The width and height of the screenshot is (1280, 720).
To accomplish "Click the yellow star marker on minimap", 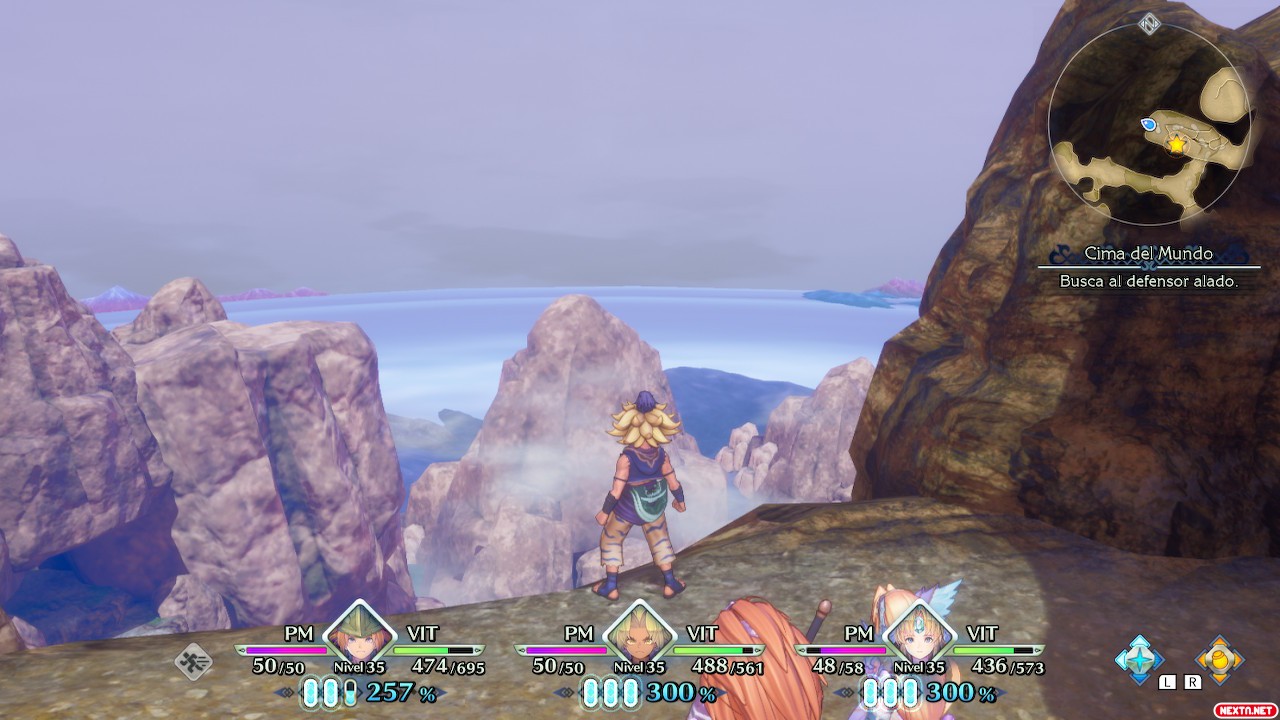I will (x=1176, y=145).
